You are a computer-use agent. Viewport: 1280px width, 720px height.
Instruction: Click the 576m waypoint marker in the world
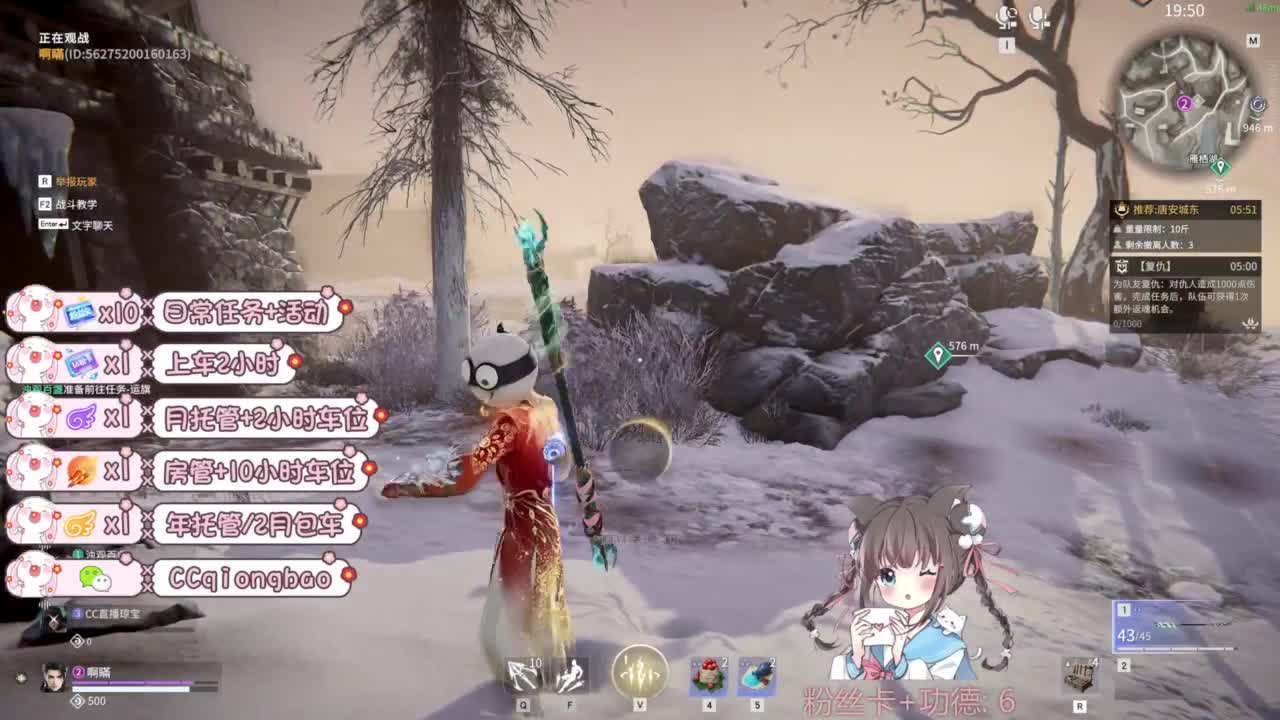pos(938,353)
